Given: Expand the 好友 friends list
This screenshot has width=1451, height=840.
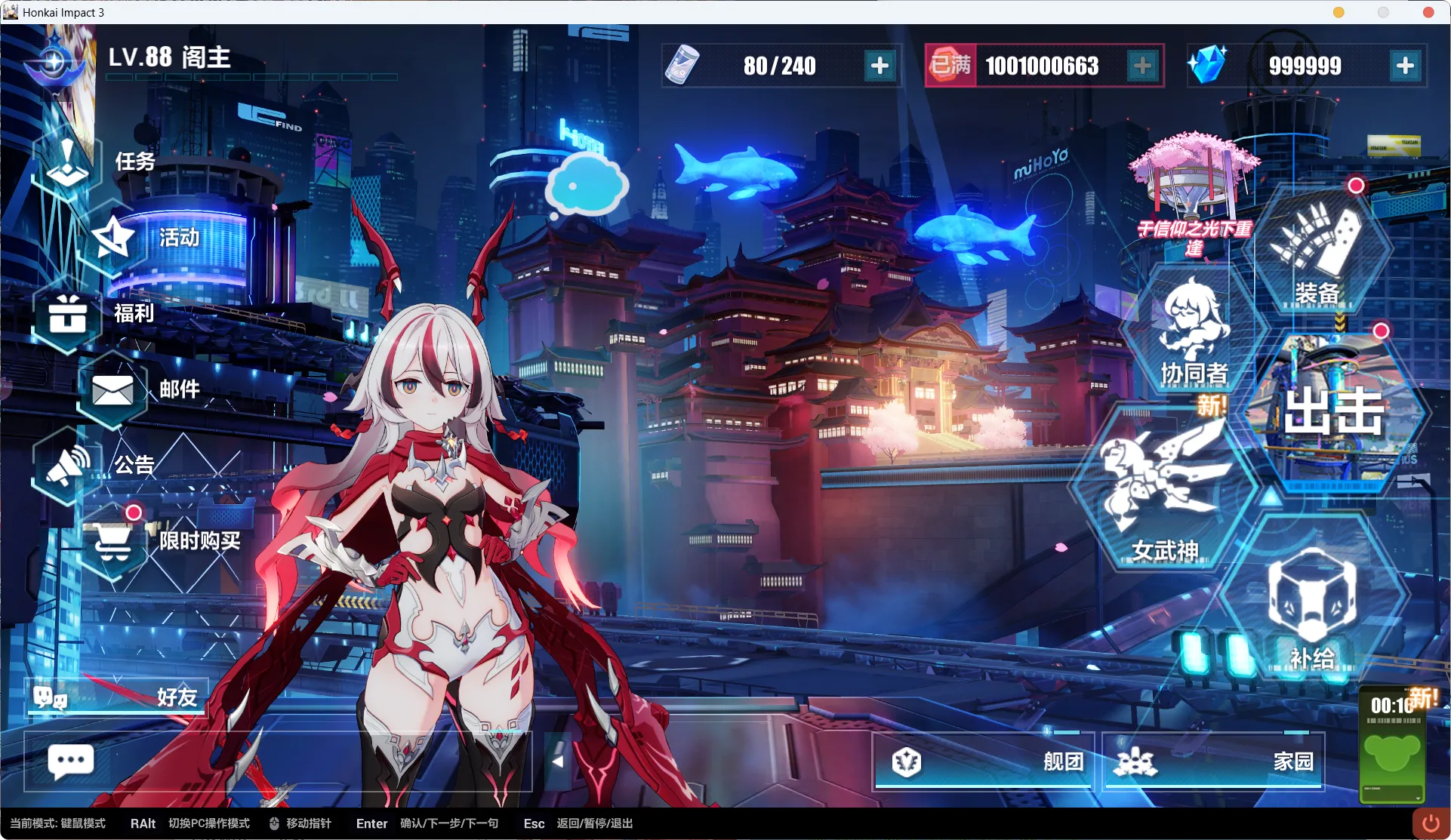Looking at the screenshot, I should point(117,697).
